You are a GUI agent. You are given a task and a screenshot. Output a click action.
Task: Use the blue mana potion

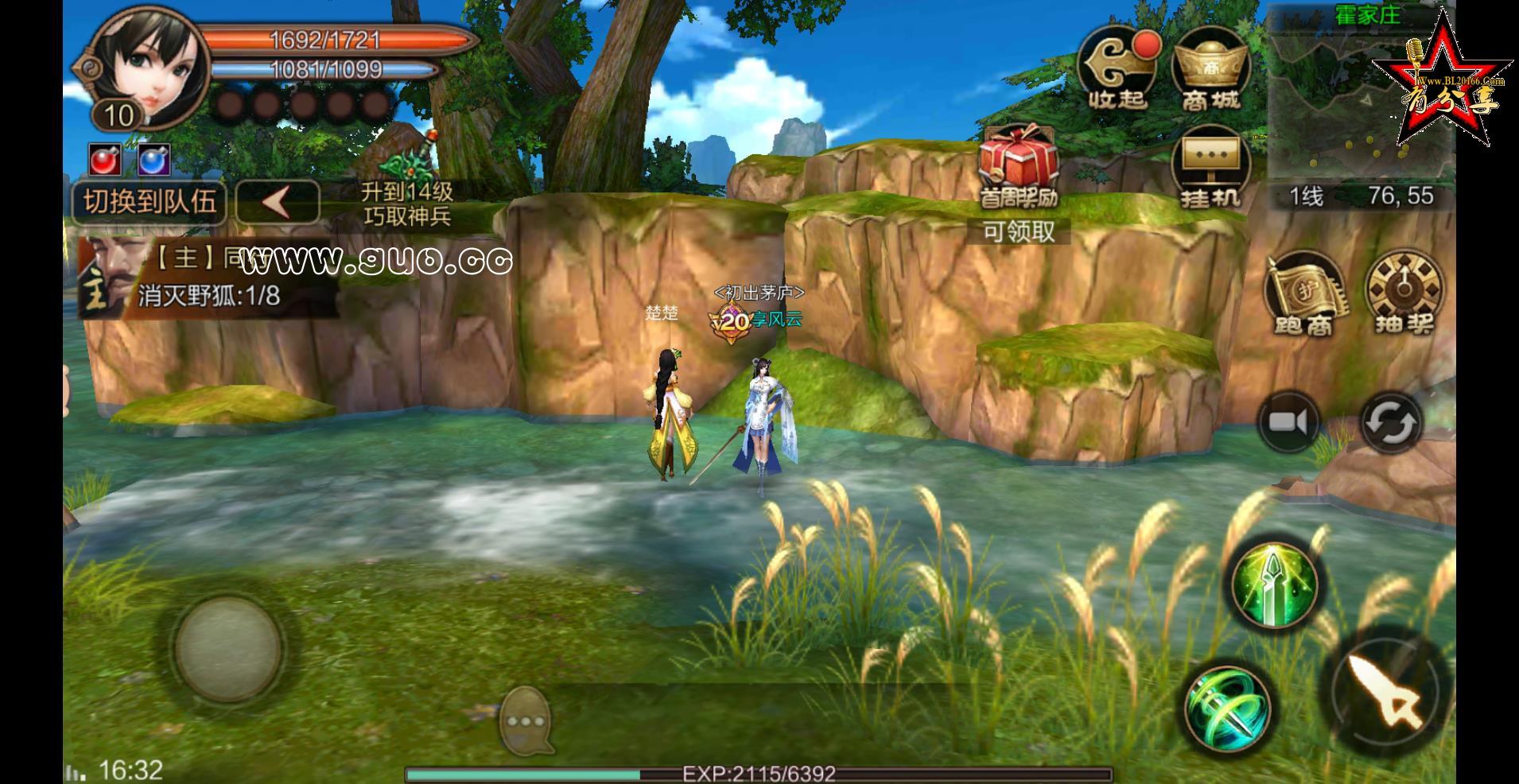[x=153, y=161]
